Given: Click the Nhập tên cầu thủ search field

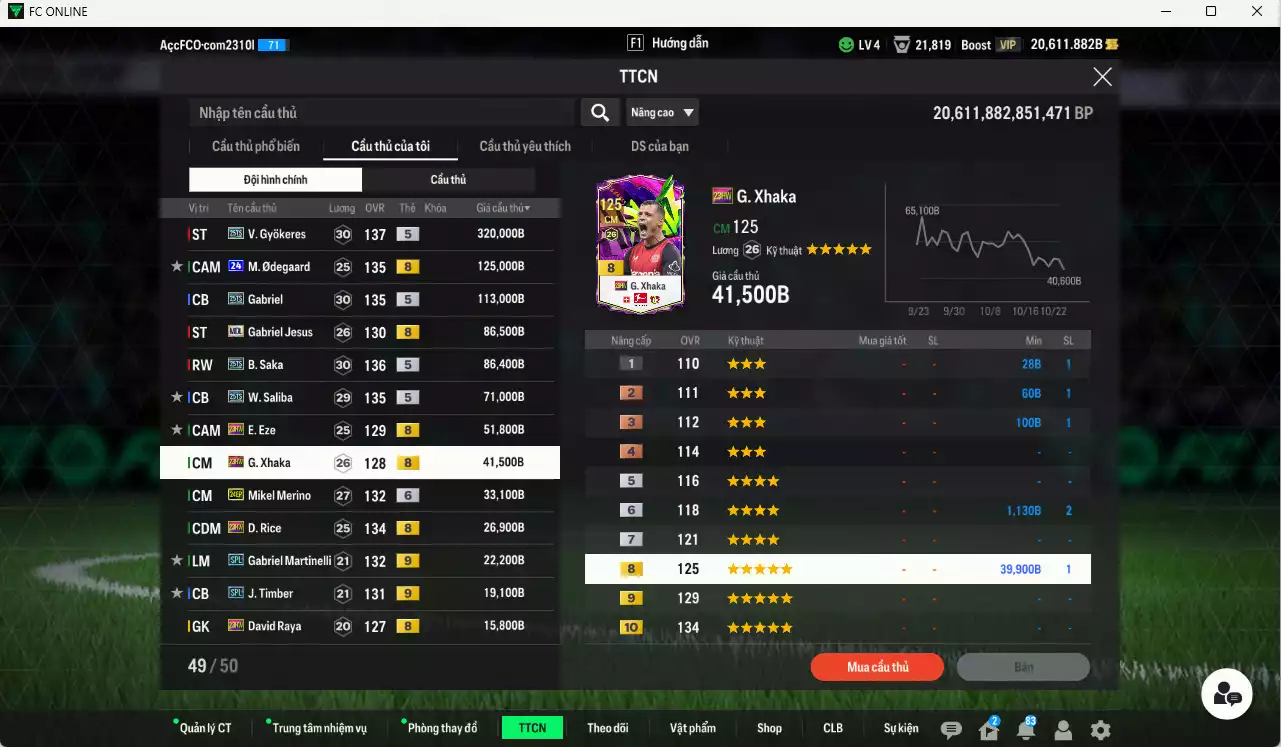Looking at the screenshot, I should (380, 112).
